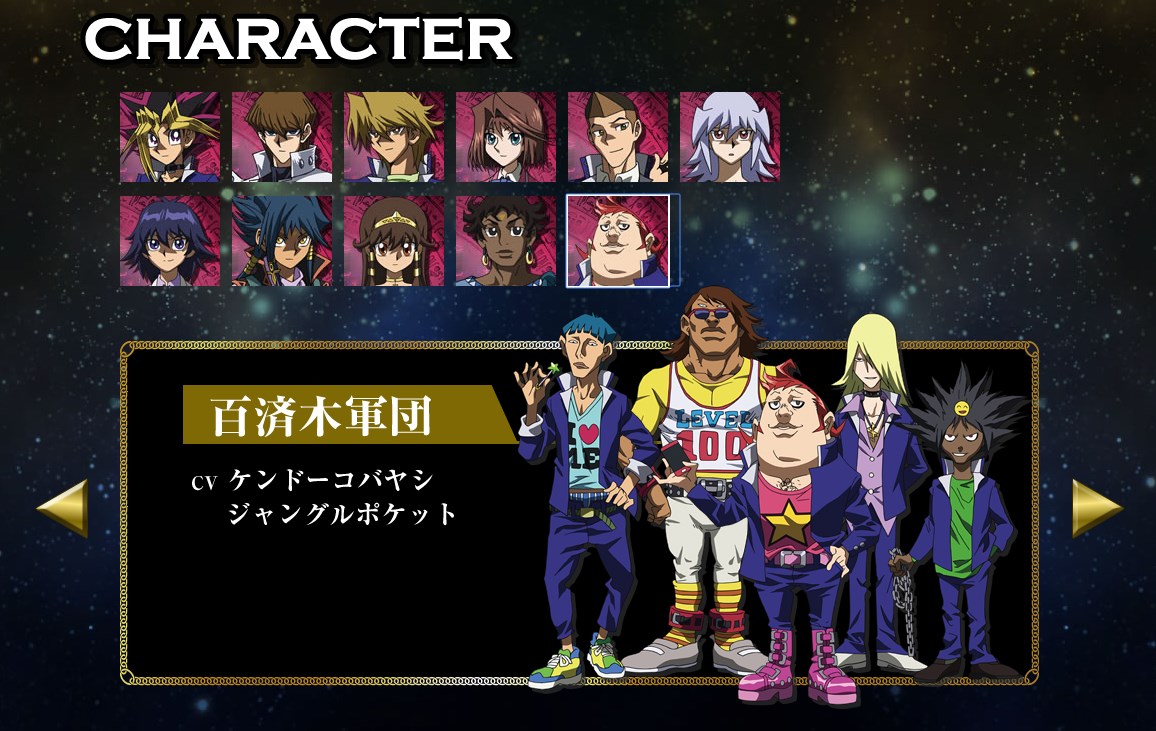The width and height of the screenshot is (1156, 731).
Task: Select the spiky tri-color haired Yugi portrait
Action: 169,138
